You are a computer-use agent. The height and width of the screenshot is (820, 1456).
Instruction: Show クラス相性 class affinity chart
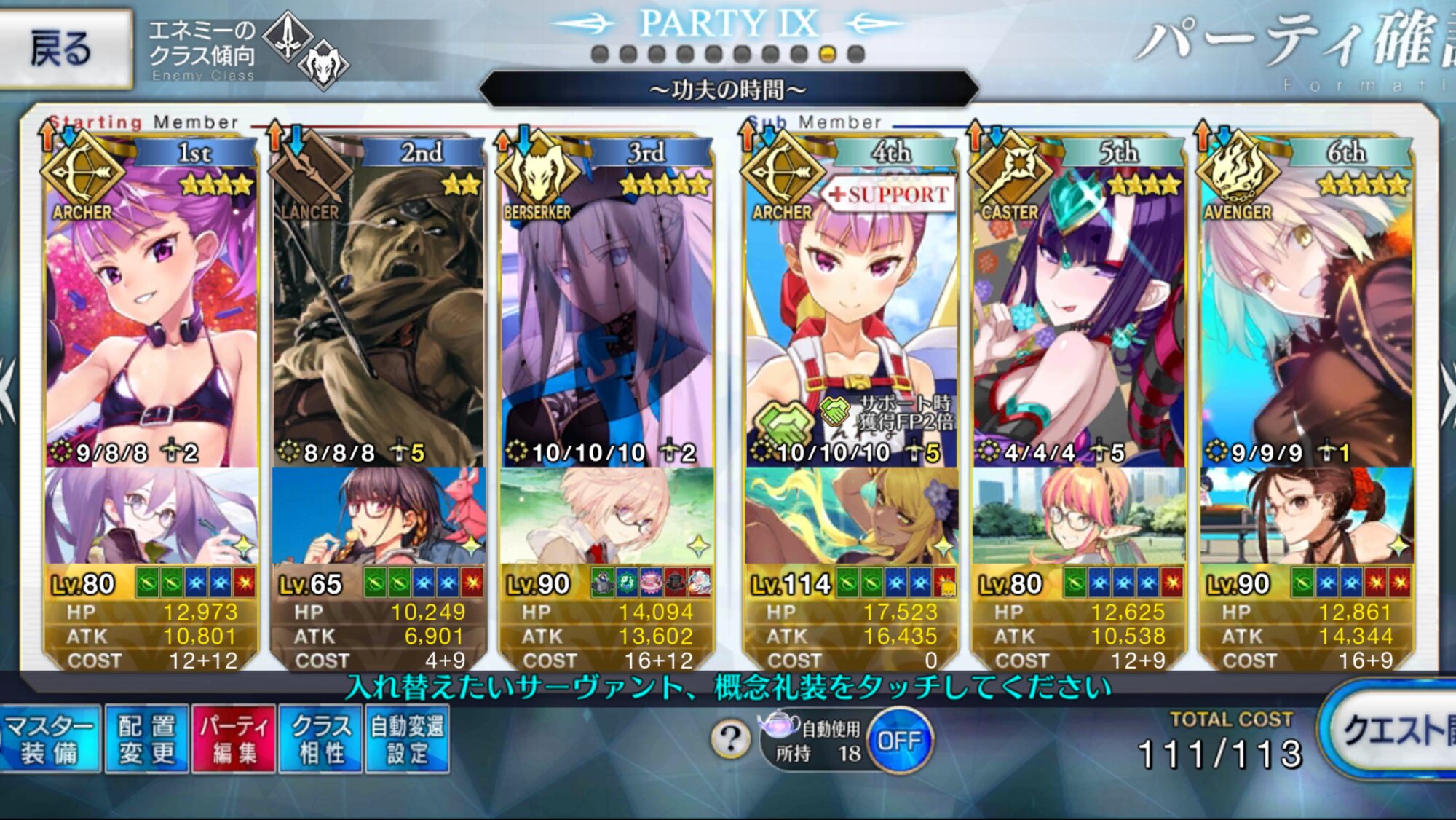(320, 739)
